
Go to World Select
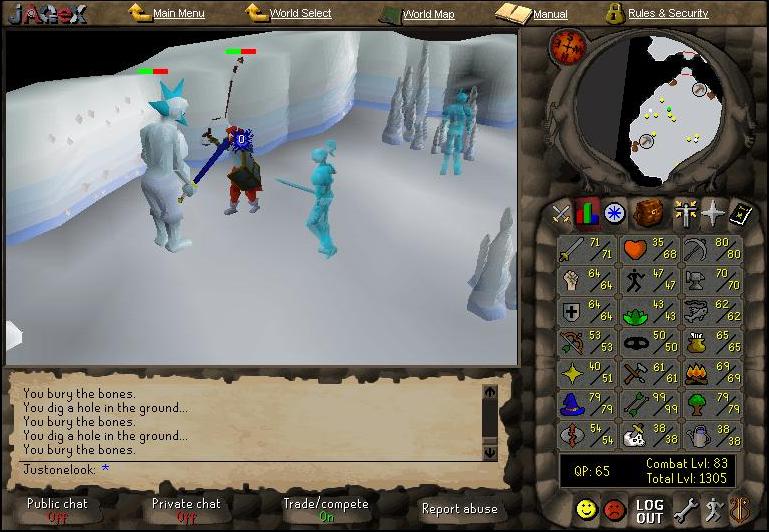click(x=301, y=14)
